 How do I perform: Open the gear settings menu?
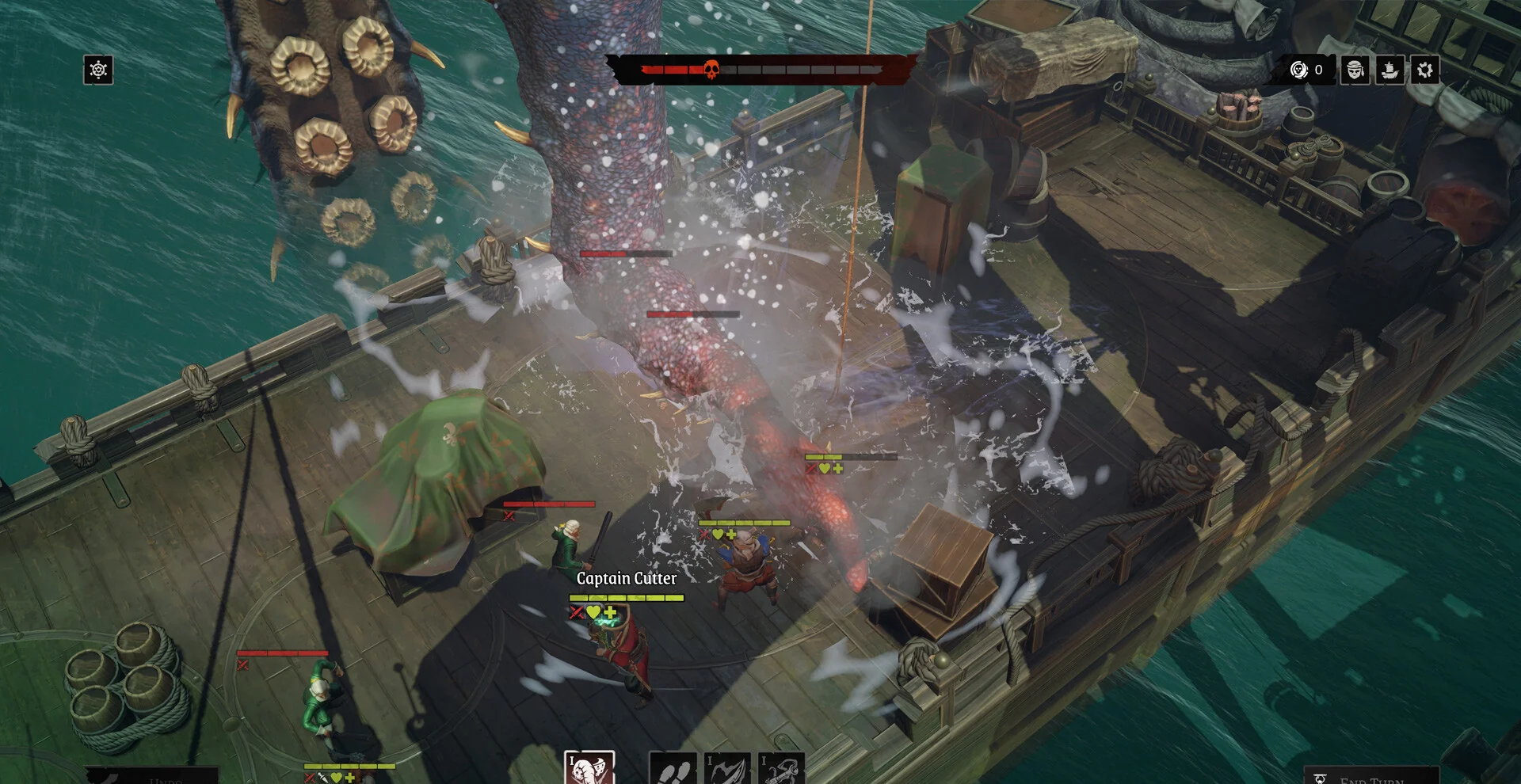click(1424, 70)
